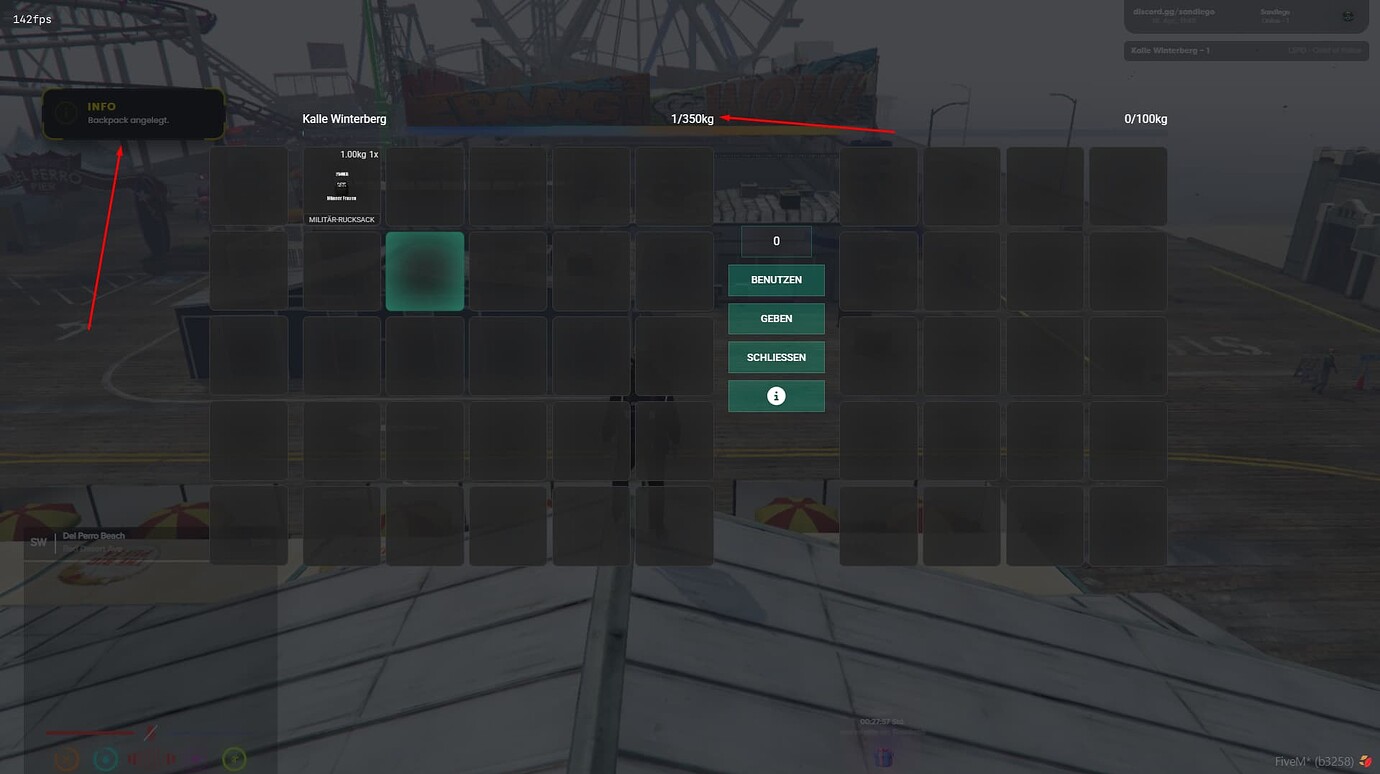Click the circular info (i) button below SCHLIESSEN

pyautogui.click(x=776, y=395)
